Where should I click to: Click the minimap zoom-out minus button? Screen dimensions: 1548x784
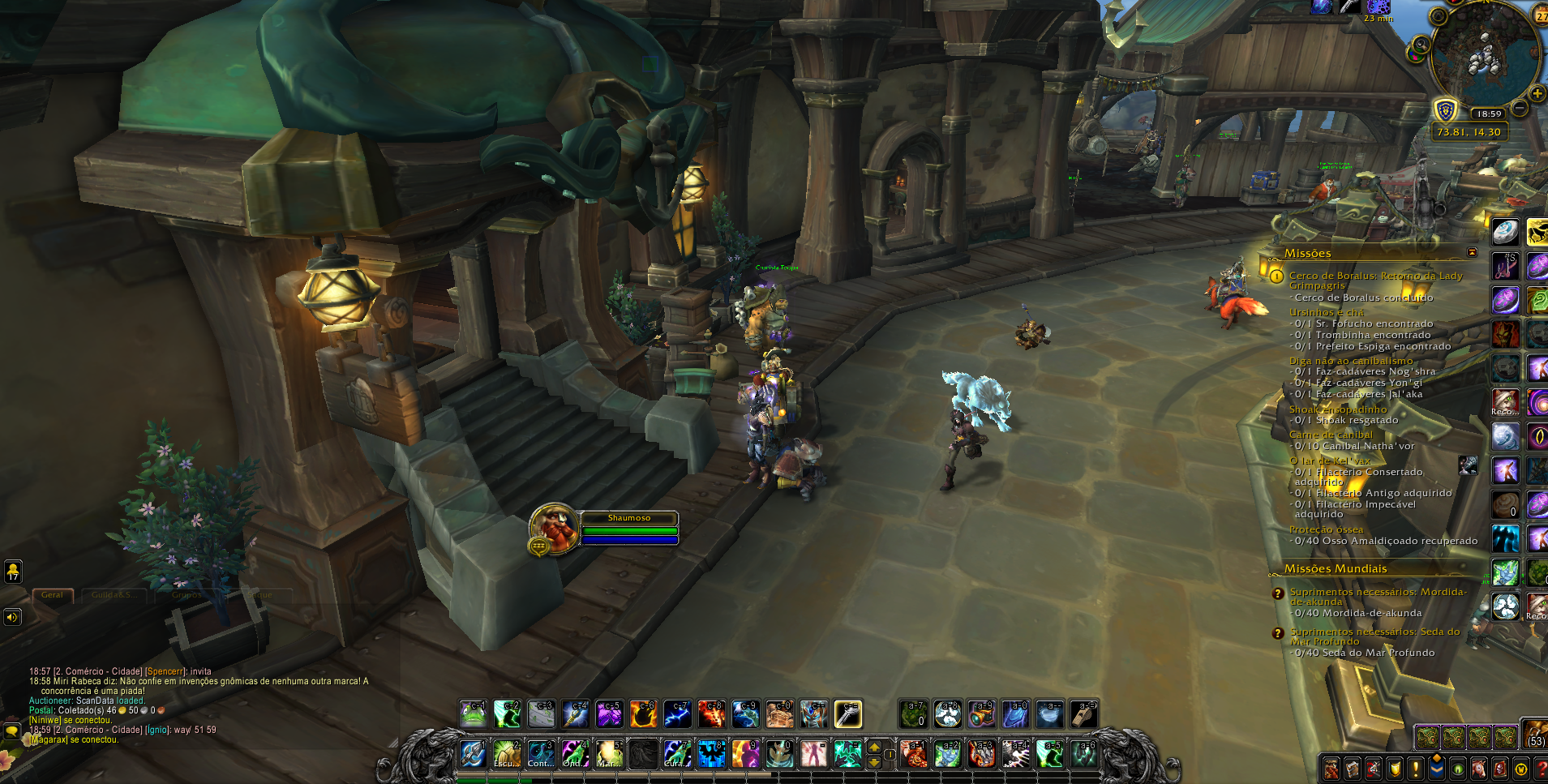(1520, 107)
